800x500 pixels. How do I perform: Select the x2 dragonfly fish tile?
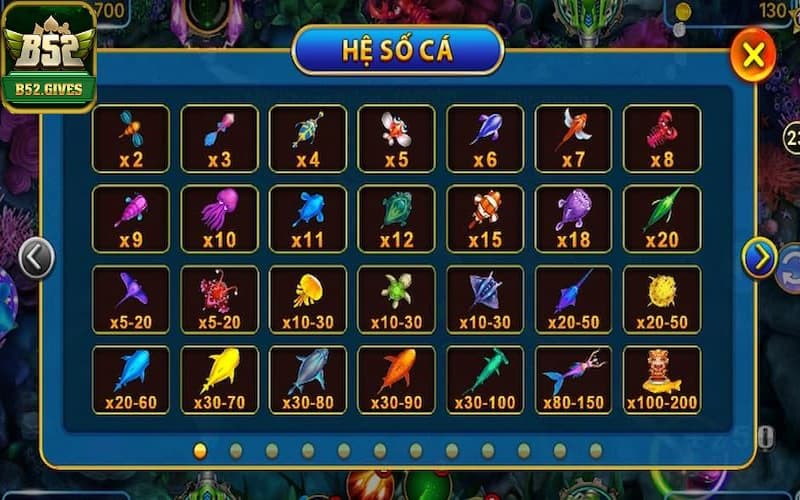pos(131,138)
